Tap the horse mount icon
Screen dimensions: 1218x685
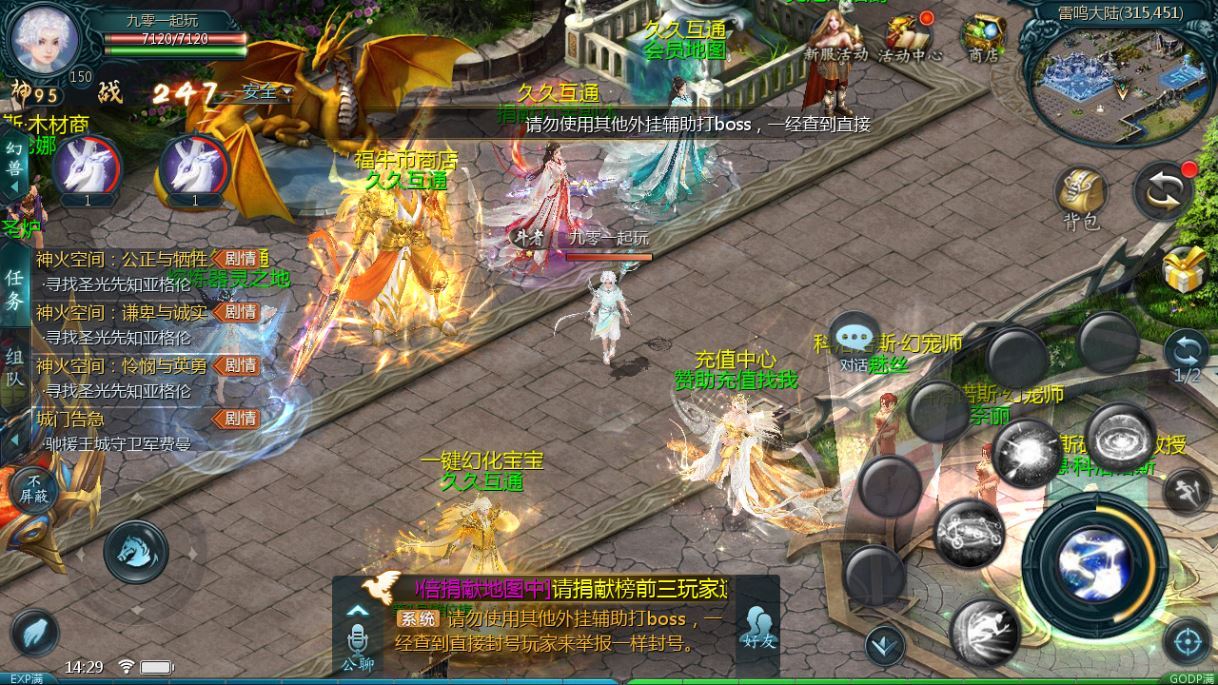pos(135,551)
